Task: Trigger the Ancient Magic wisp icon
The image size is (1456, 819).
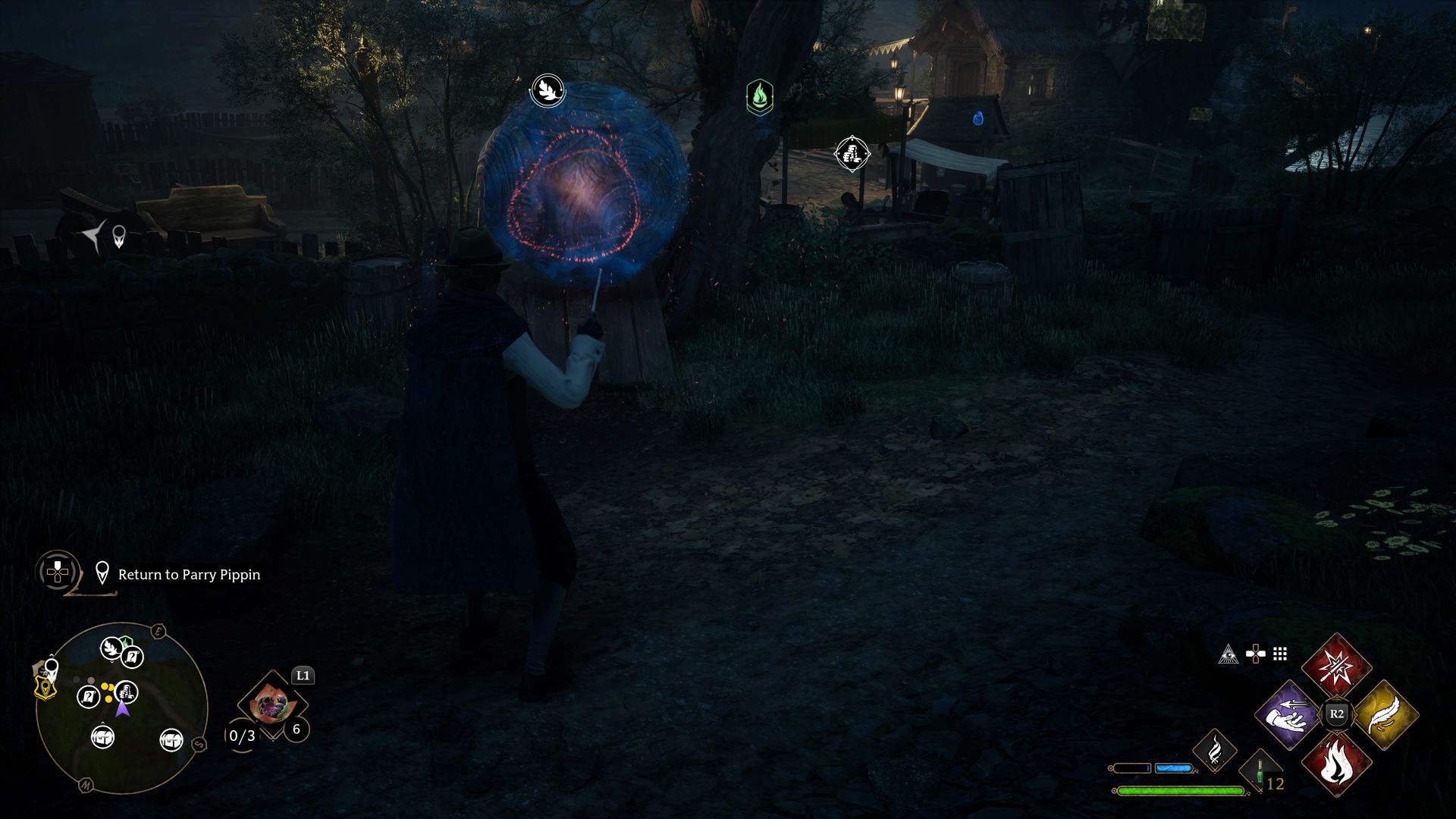Action: pos(1214,750)
